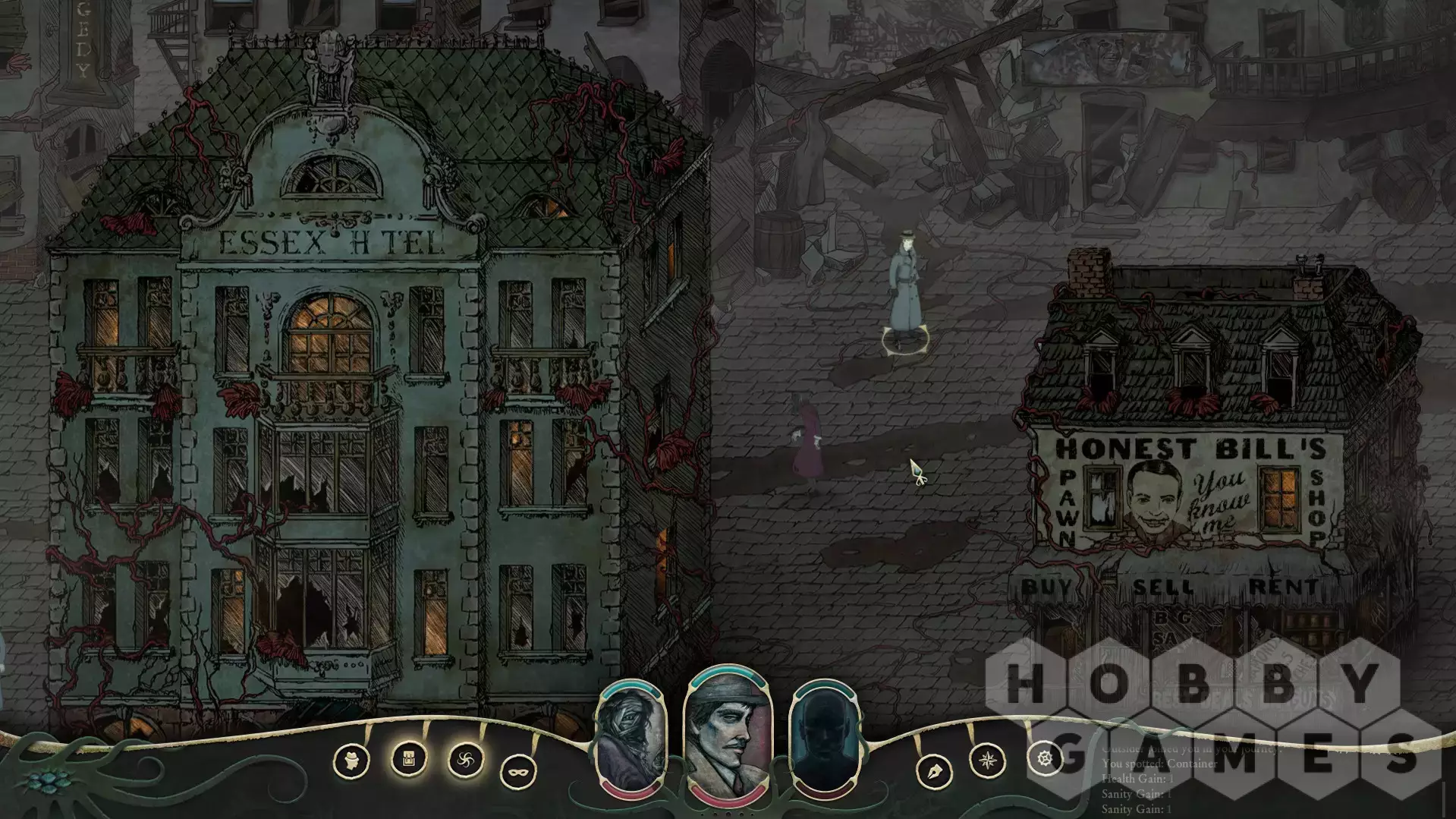Open the map compass-star icon

[x=988, y=760]
